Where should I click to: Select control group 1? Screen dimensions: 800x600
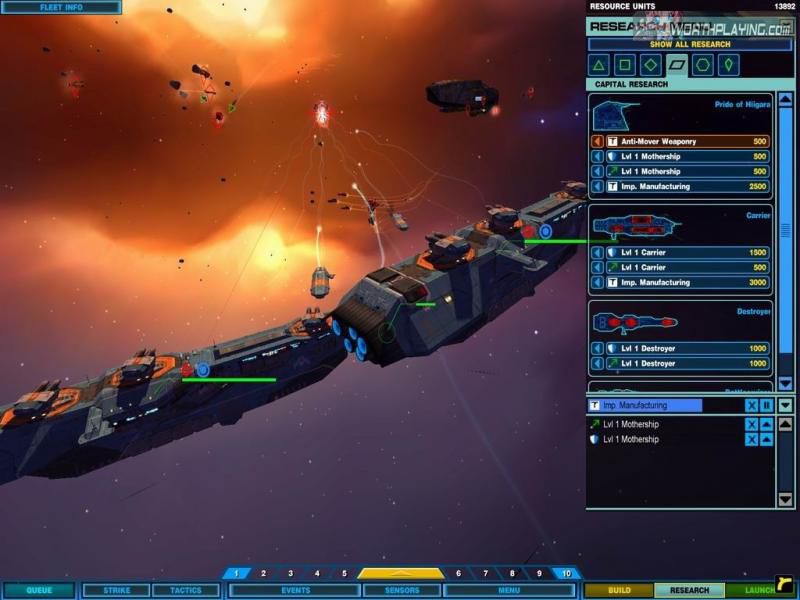236,574
